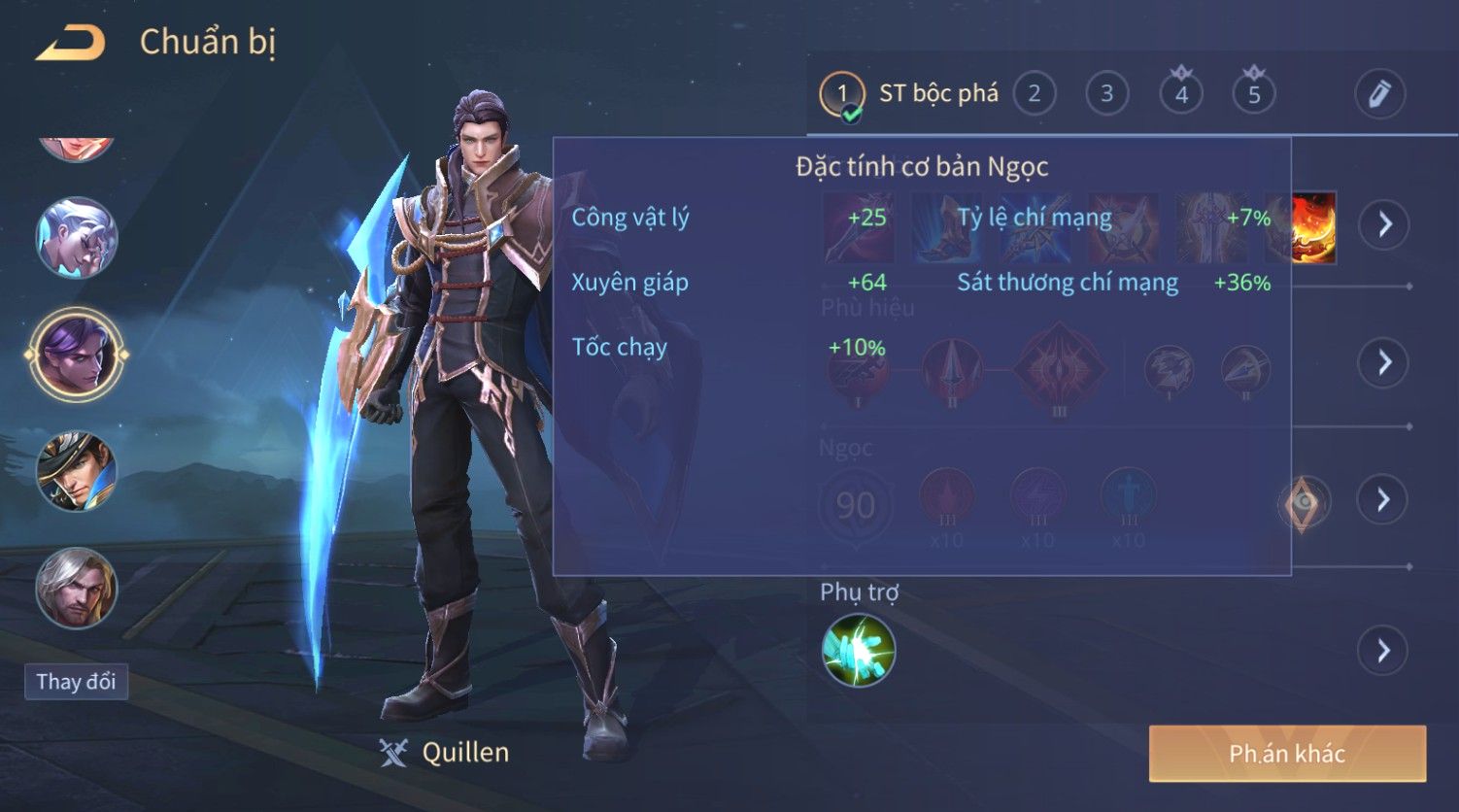Edit the preset name with pencil icon

1379,94
